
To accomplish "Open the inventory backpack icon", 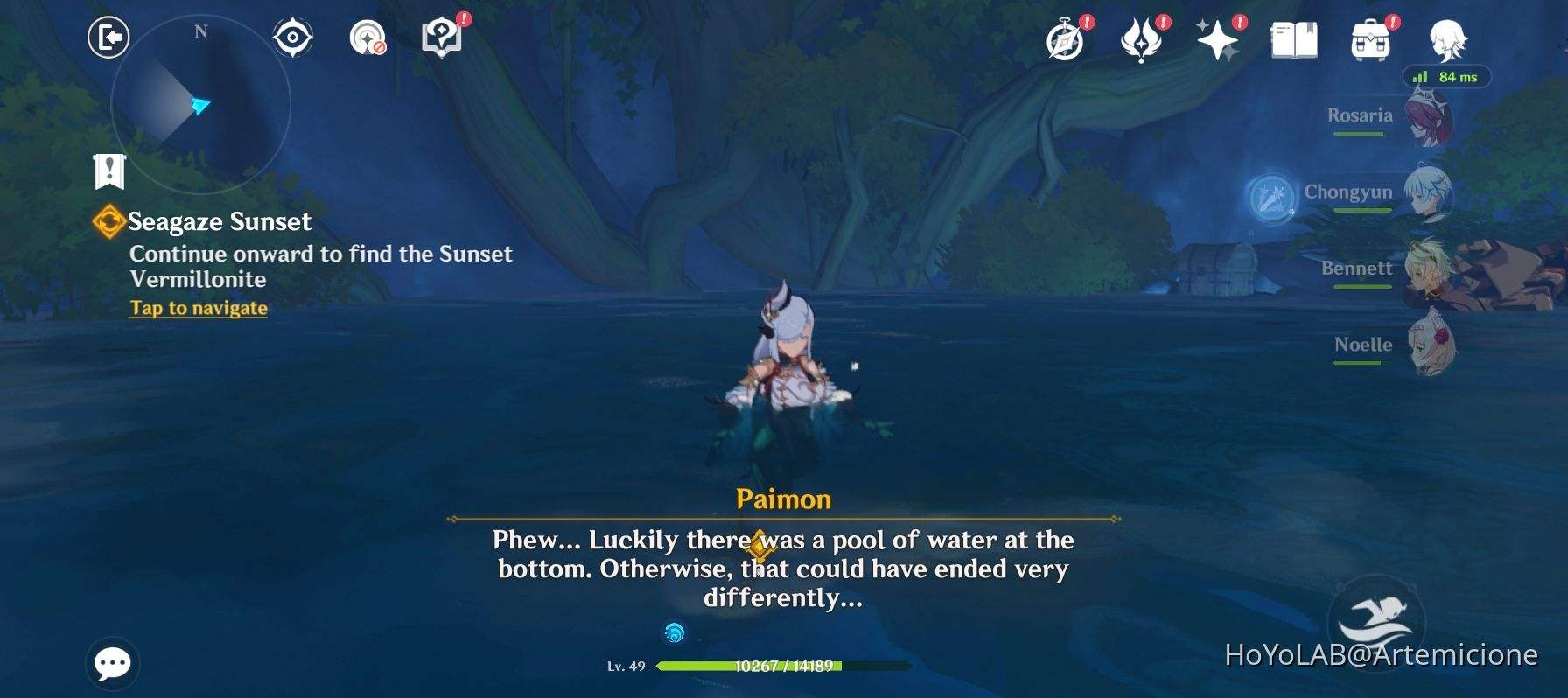I will click(x=1371, y=39).
